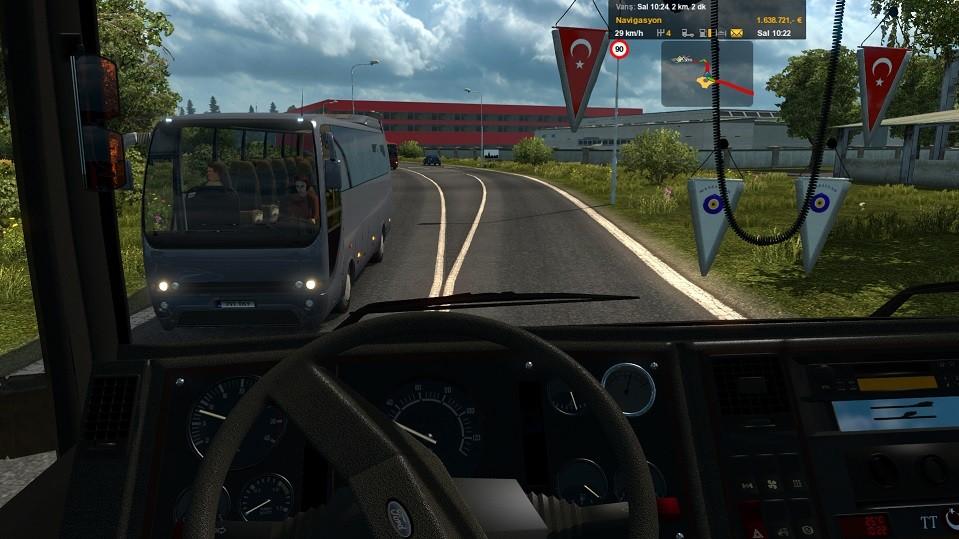
Task: Open the yellow envelope mail icon
Action: click(736, 33)
